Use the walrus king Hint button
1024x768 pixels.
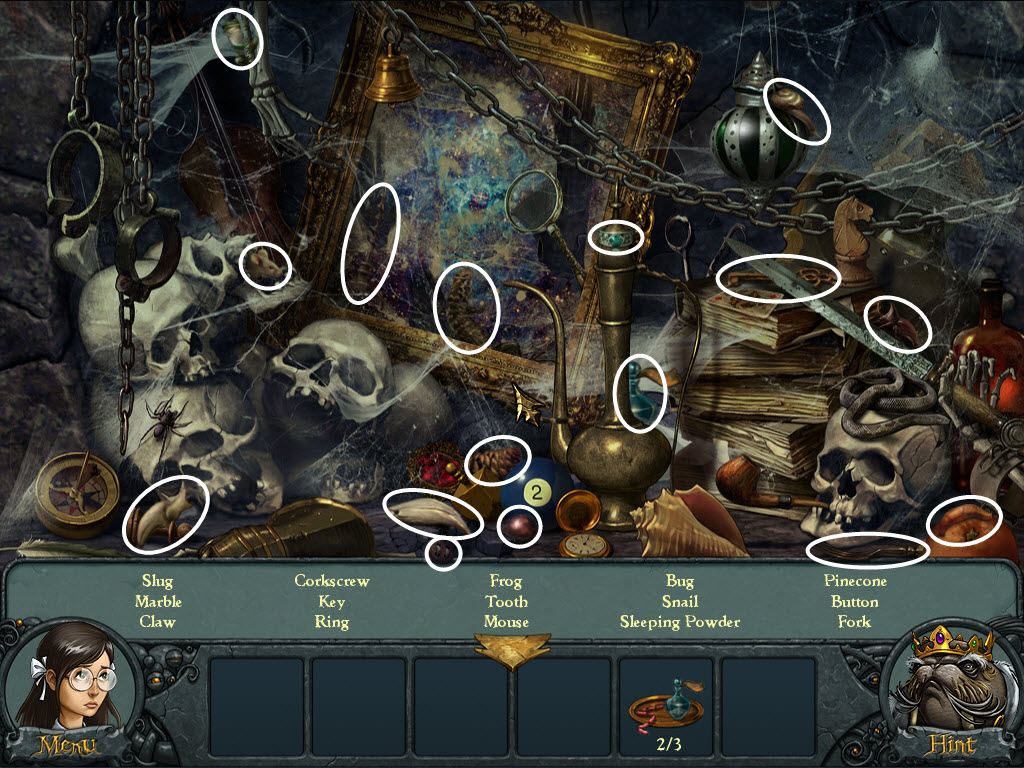(953, 745)
